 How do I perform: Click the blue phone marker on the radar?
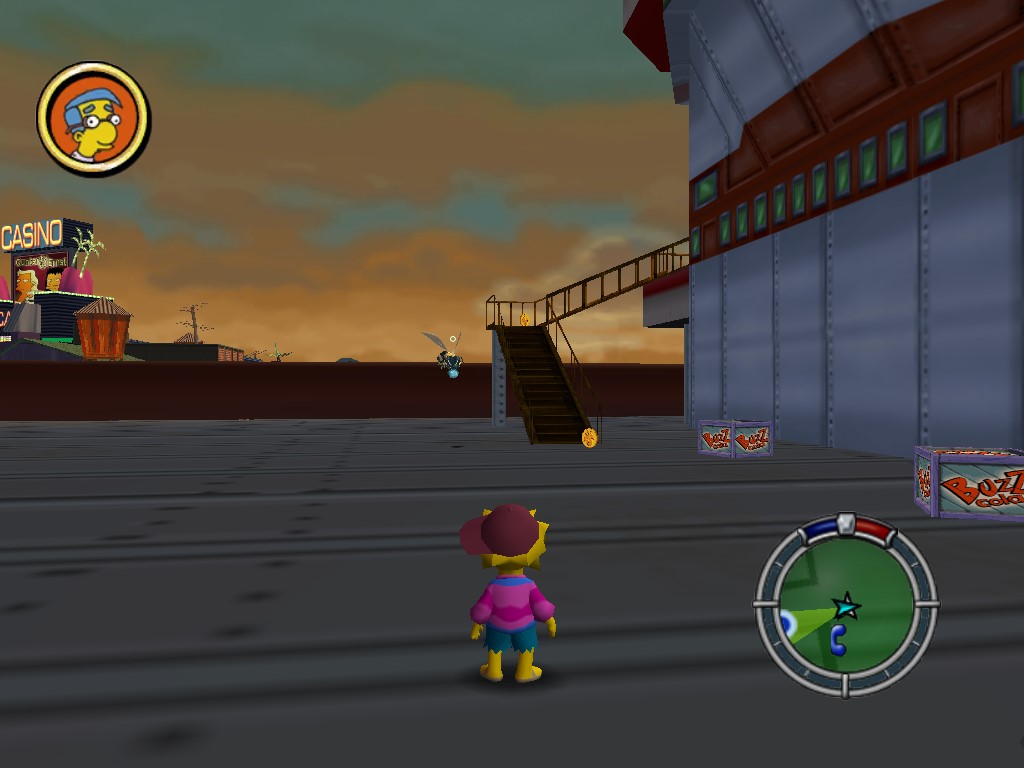[x=838, y=640]
